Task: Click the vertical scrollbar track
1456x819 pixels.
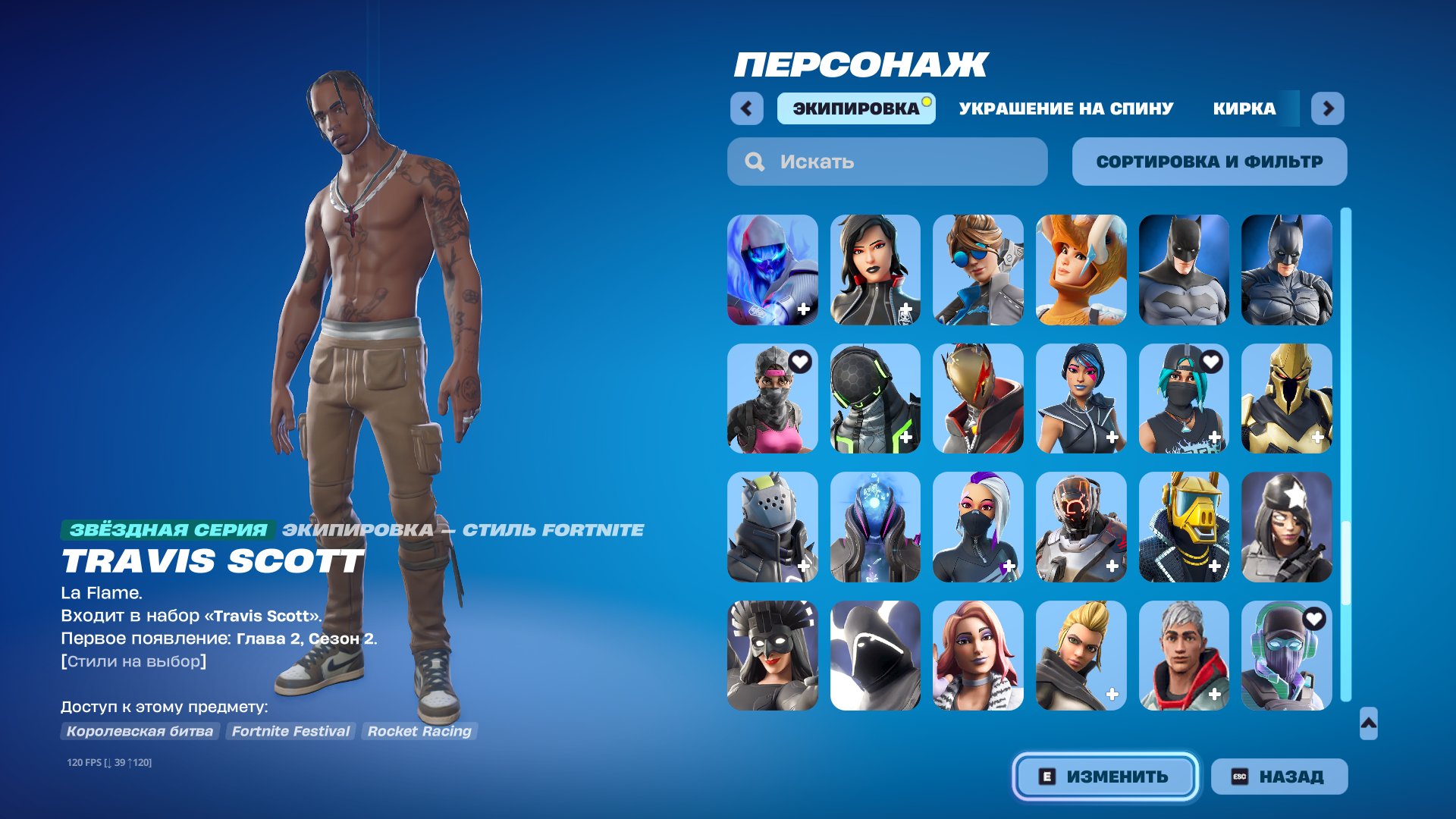Action: click(x=1345, y=455)
